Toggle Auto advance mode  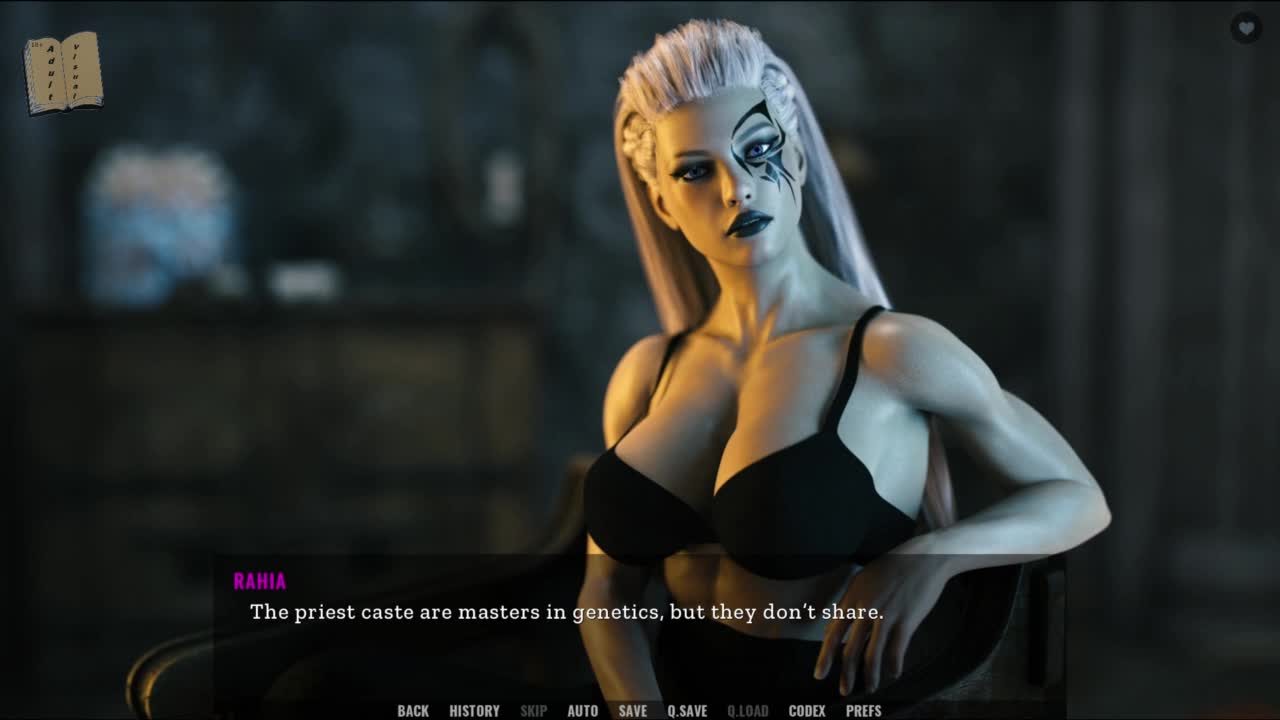pyautogui.click(x=582, y=711)
